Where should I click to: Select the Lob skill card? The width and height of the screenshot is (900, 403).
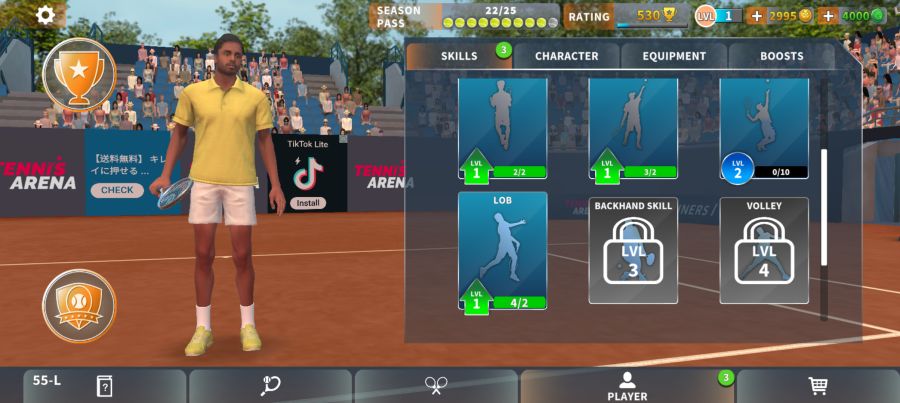click(502, 250)
